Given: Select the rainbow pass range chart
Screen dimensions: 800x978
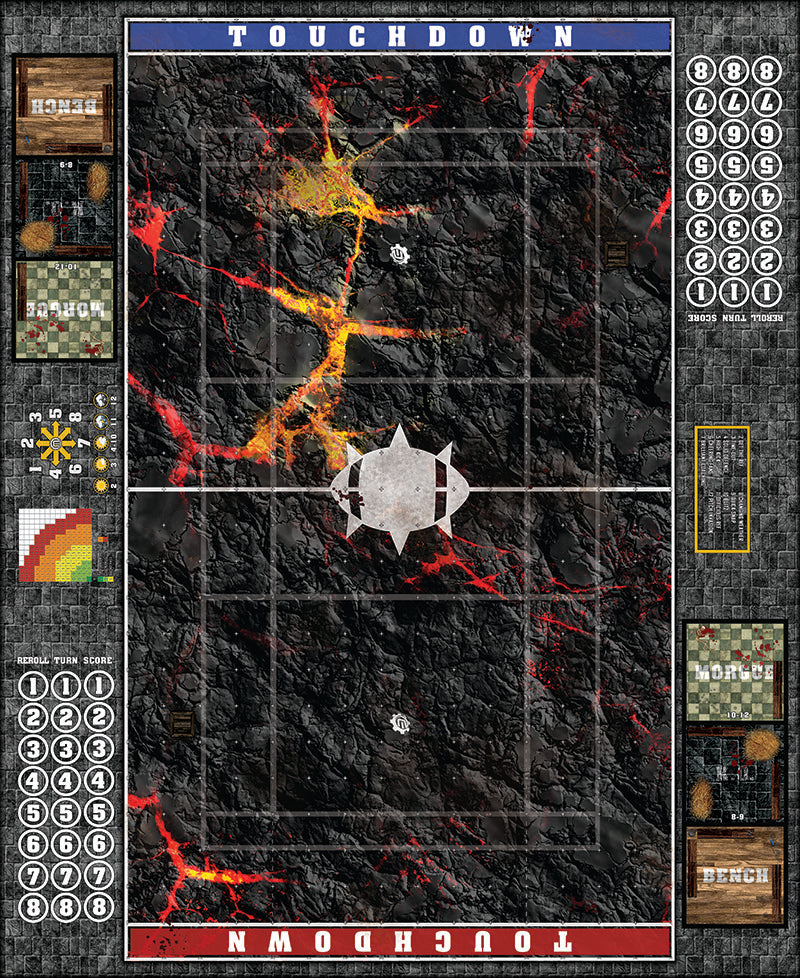Looking at the screenshot, I should tap(55, 545).
